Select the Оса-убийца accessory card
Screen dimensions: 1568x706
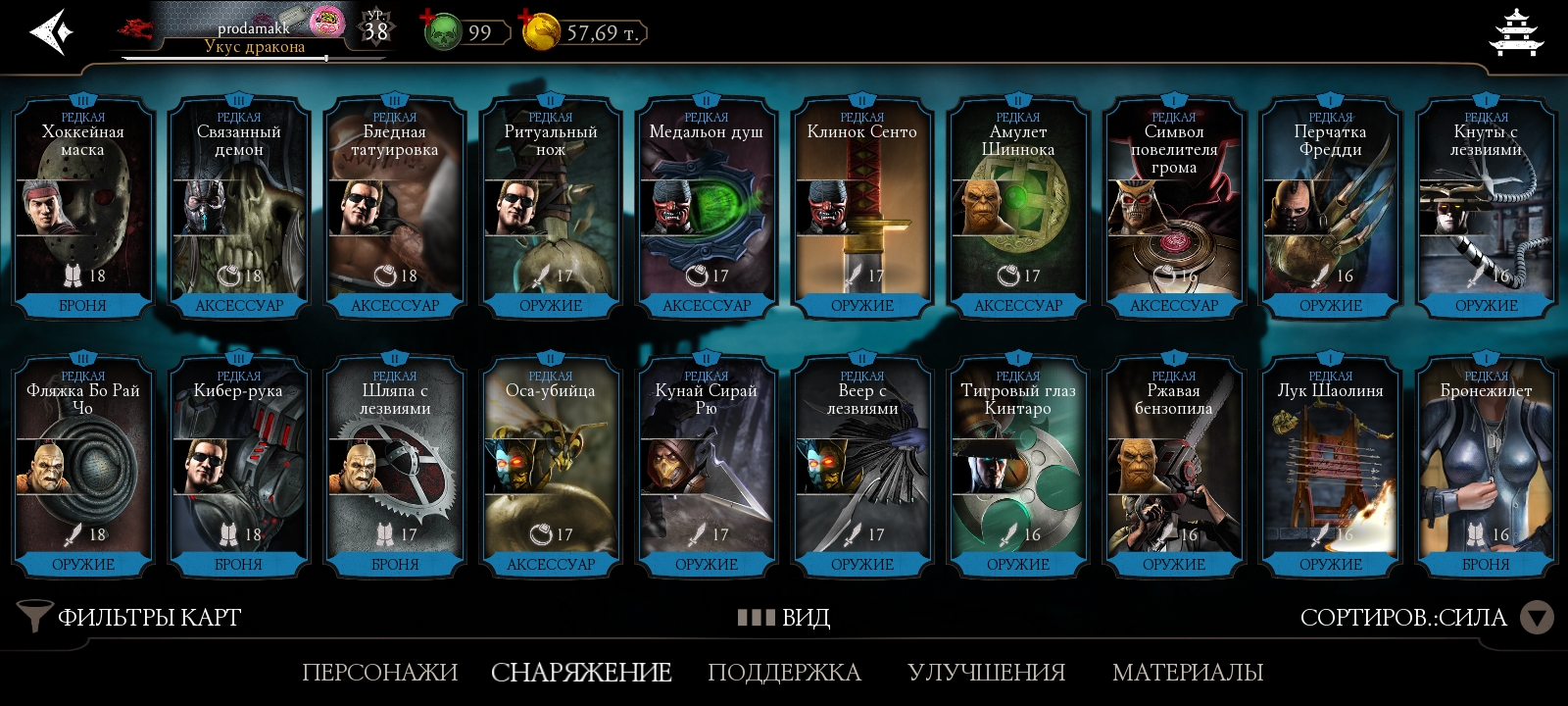551,467
